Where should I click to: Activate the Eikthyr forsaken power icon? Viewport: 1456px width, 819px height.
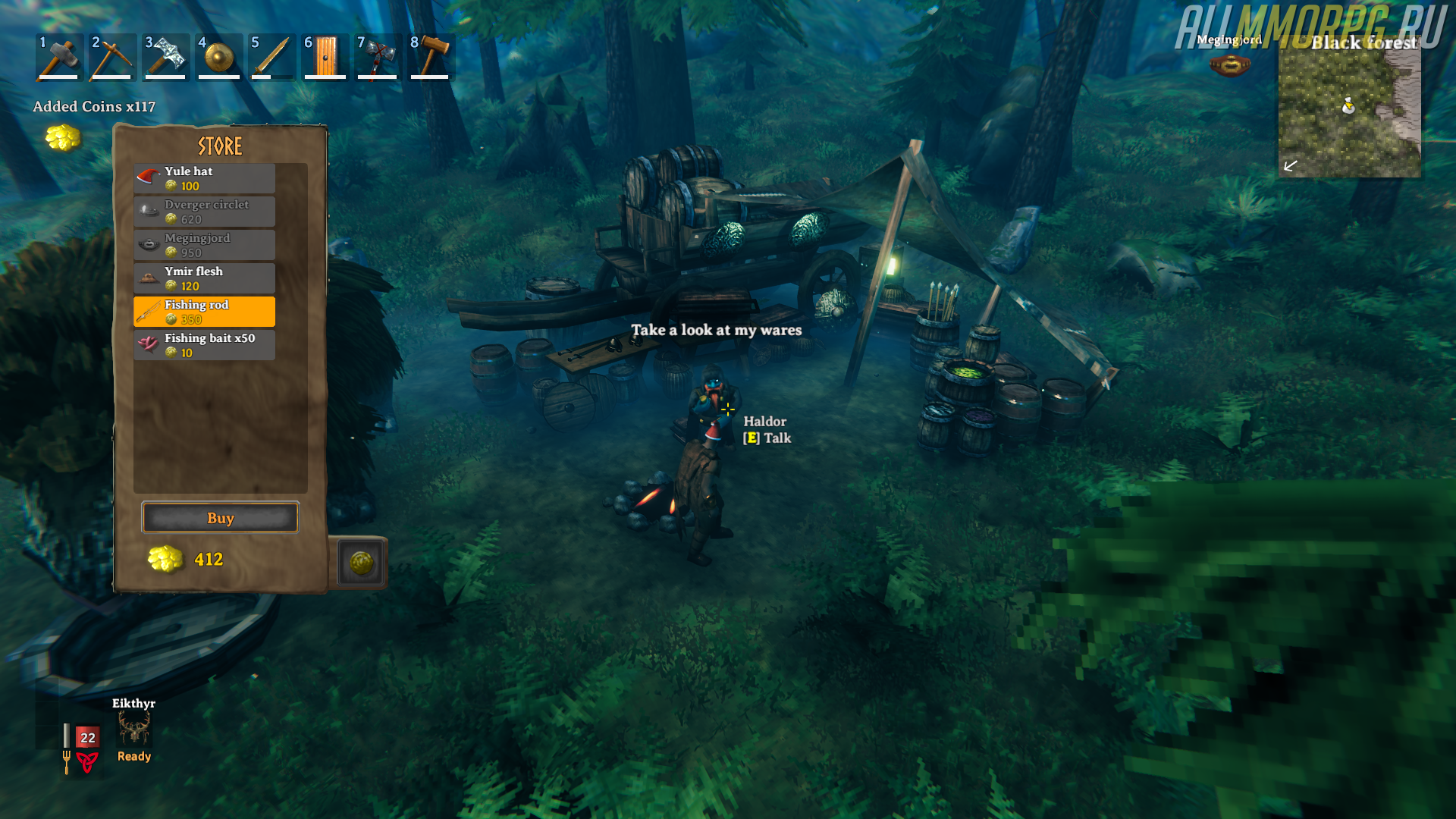[134, 730]
